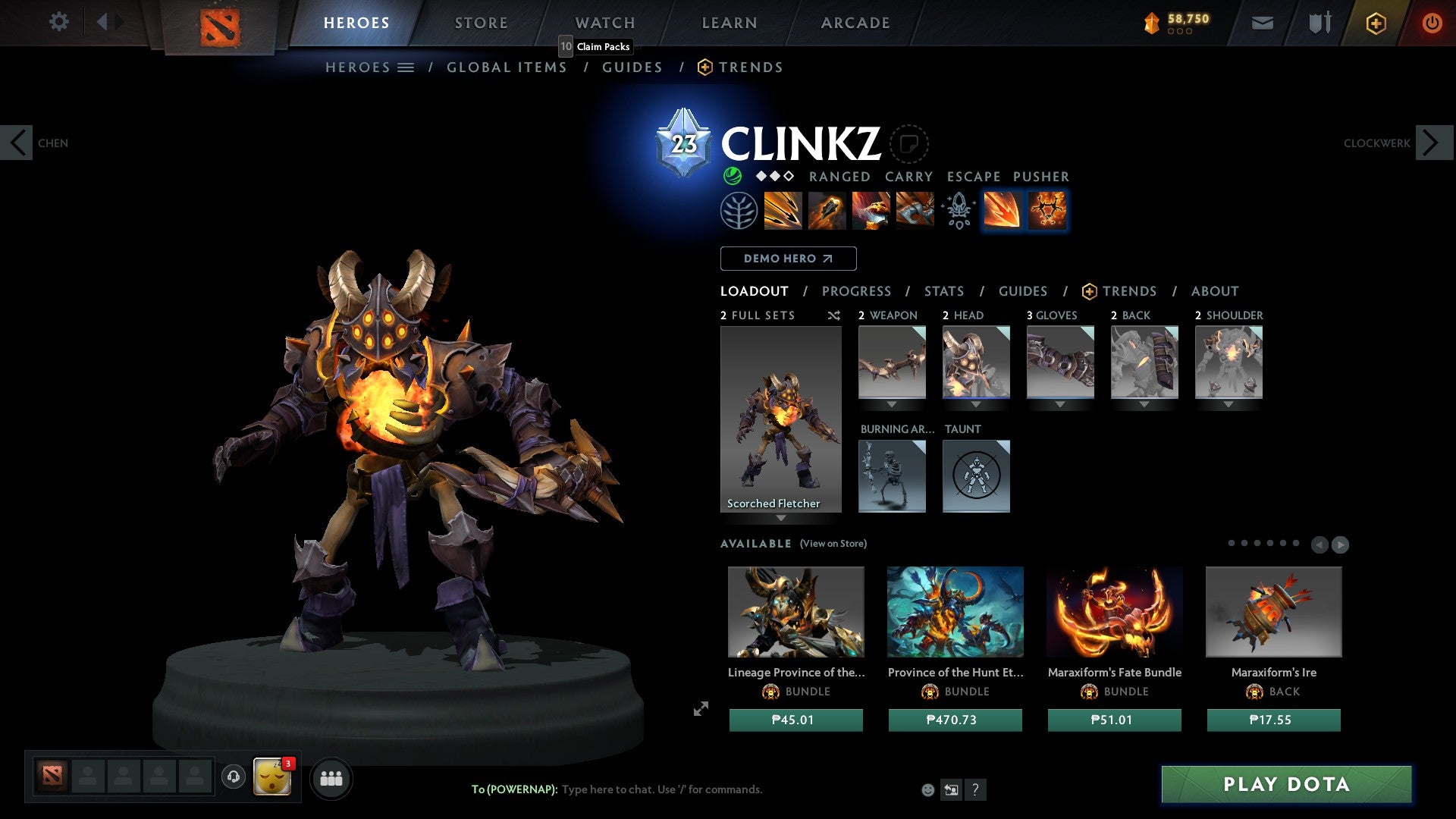Open the Gloves slot dropdown chevron
This screenshot has width=1456, height=819.
(1060, 405)
